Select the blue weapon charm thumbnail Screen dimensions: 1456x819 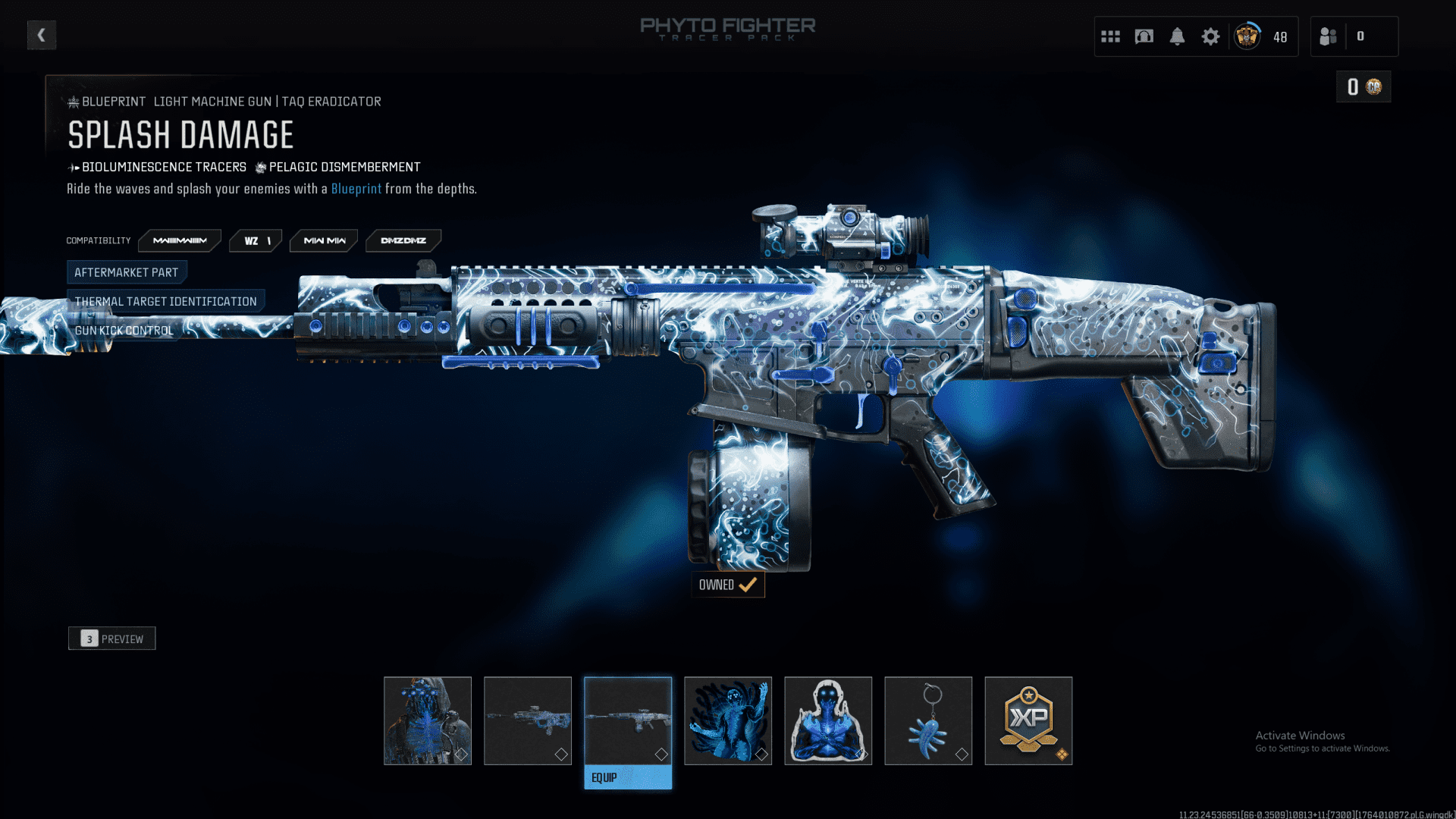coord(928,720)
